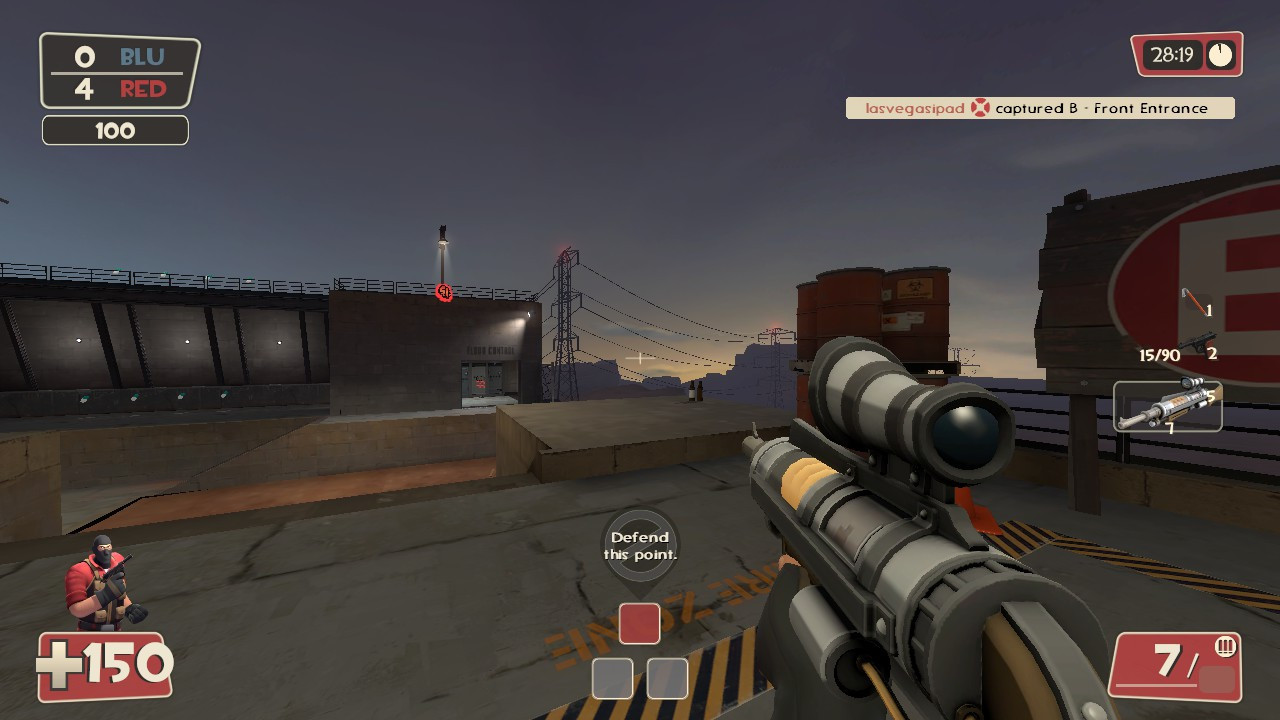Screen dimensions: 1280x720
Task: Click the 28:19 round timer display
Action: point(1173,55)
